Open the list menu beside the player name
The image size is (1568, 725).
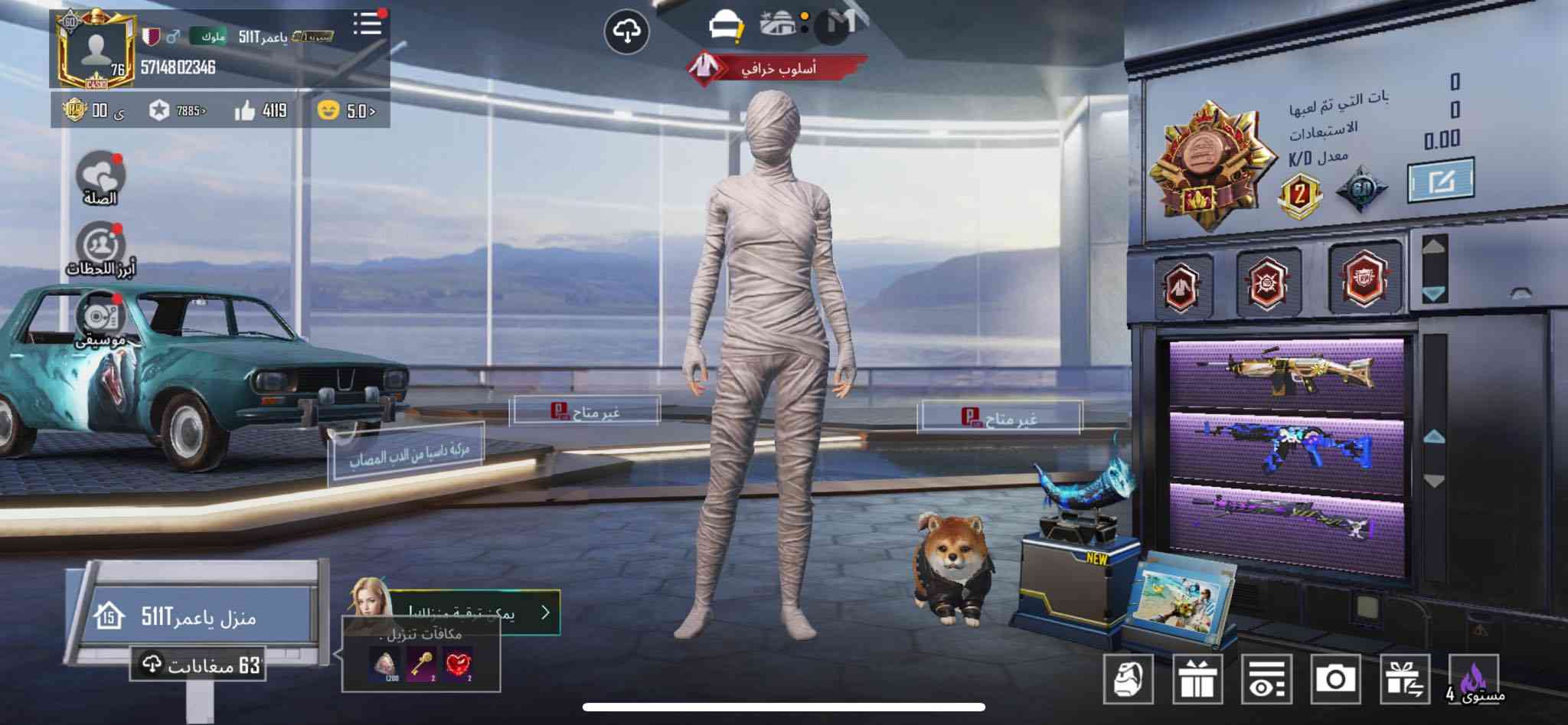coord(367,24)
